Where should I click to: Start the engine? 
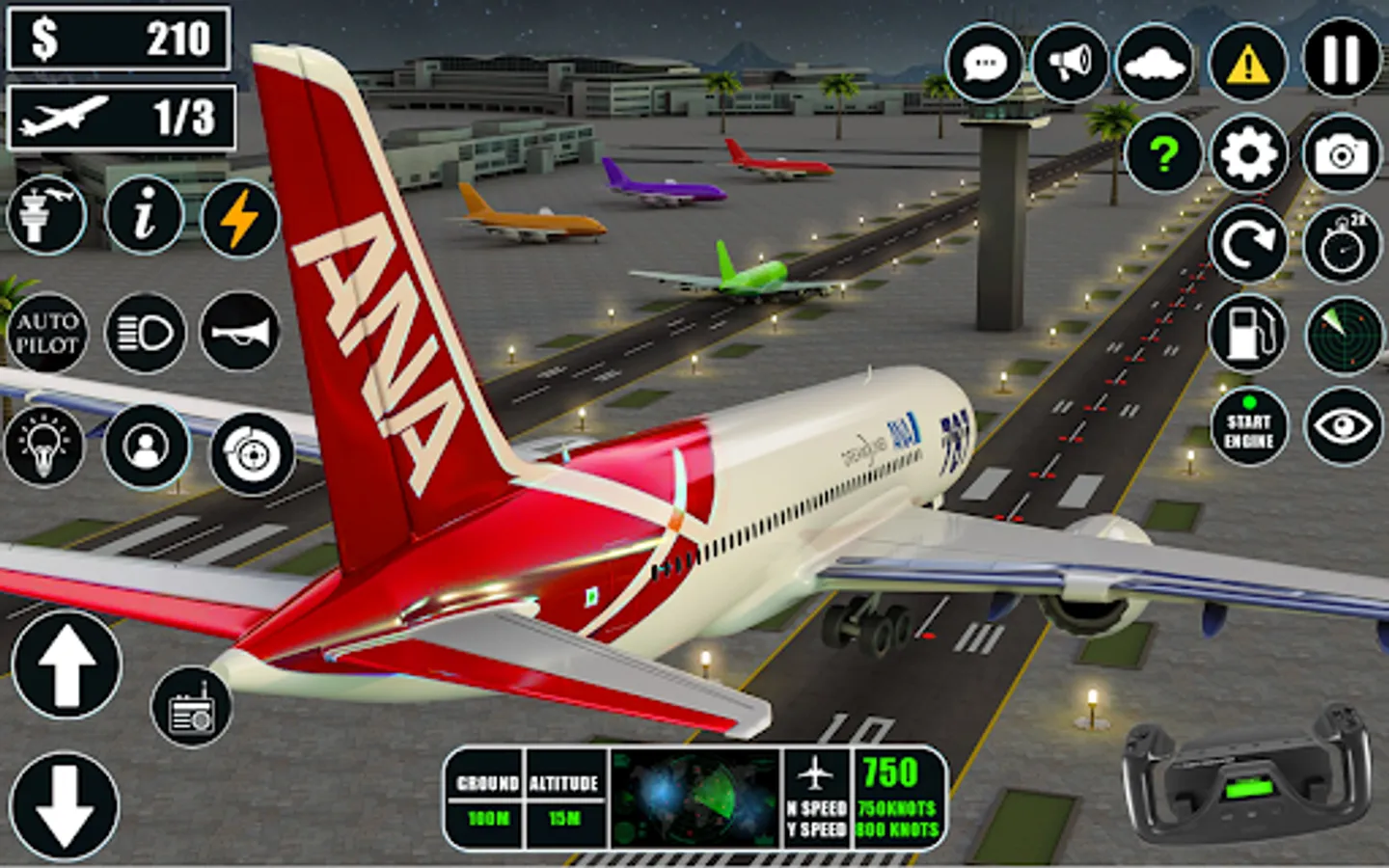click(x=1249, y=427)
